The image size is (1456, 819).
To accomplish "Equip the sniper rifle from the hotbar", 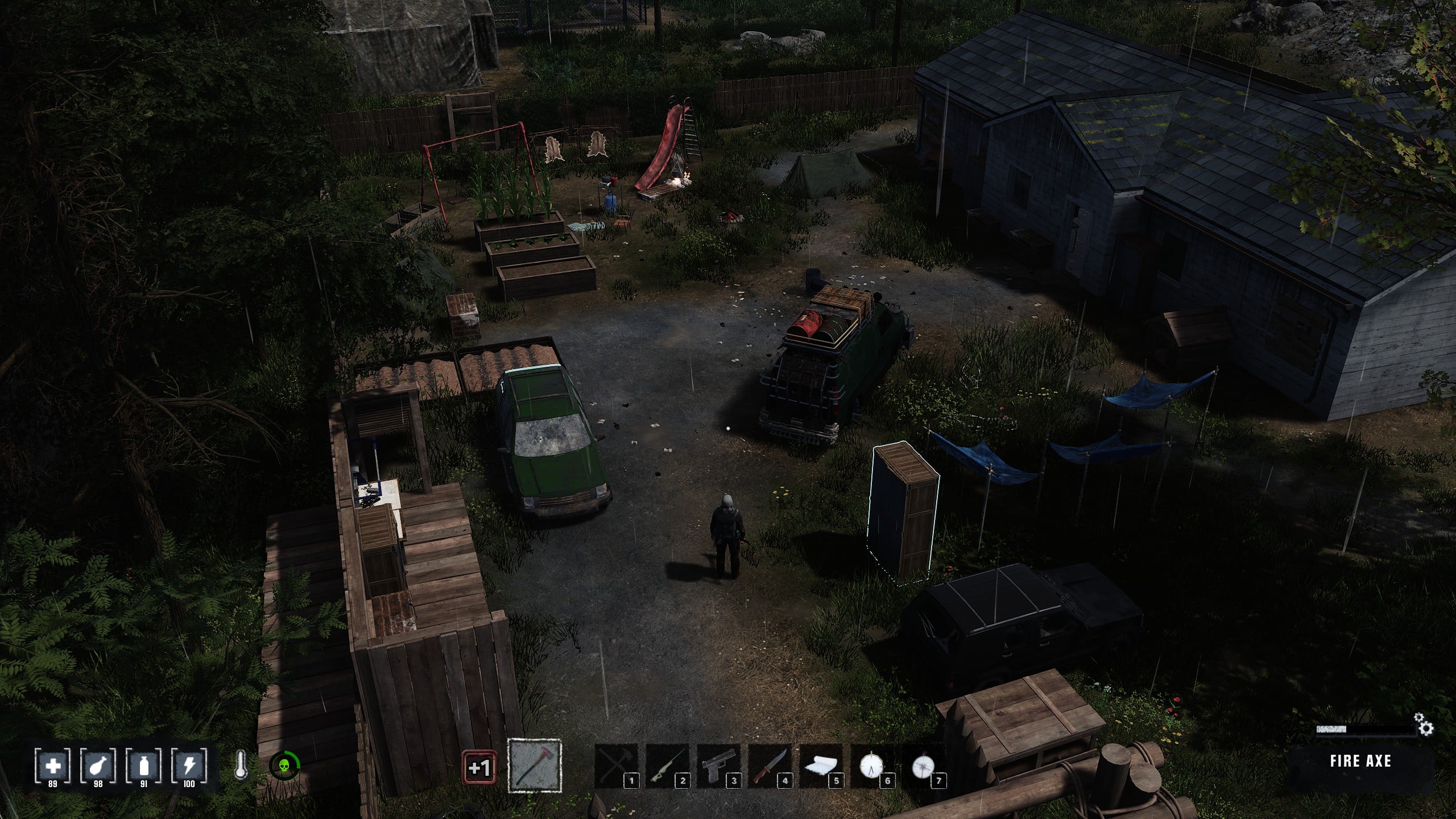I will click(x=667, y=766).
